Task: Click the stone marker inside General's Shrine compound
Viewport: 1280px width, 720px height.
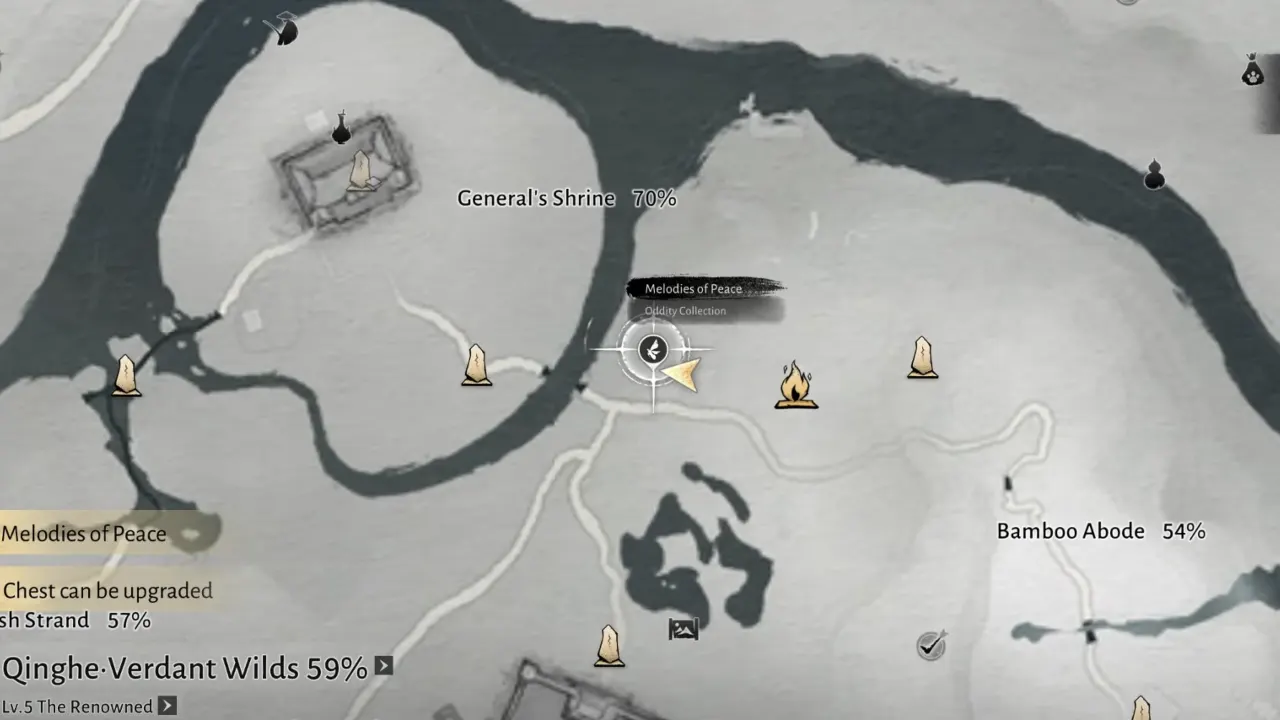Action: point(360,171)
